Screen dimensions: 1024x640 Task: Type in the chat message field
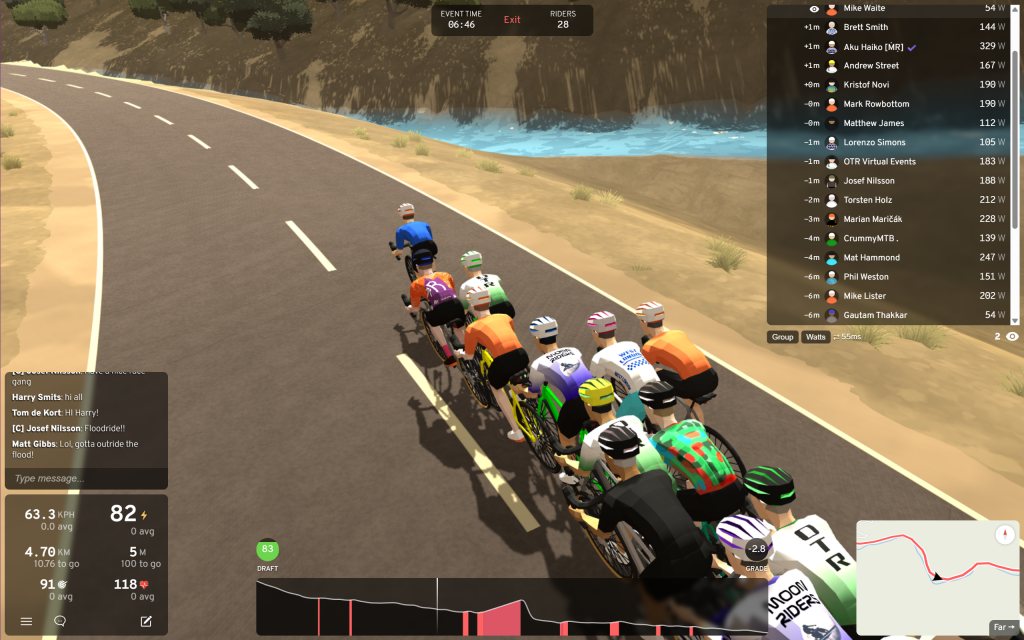click(x=85, y=479)
